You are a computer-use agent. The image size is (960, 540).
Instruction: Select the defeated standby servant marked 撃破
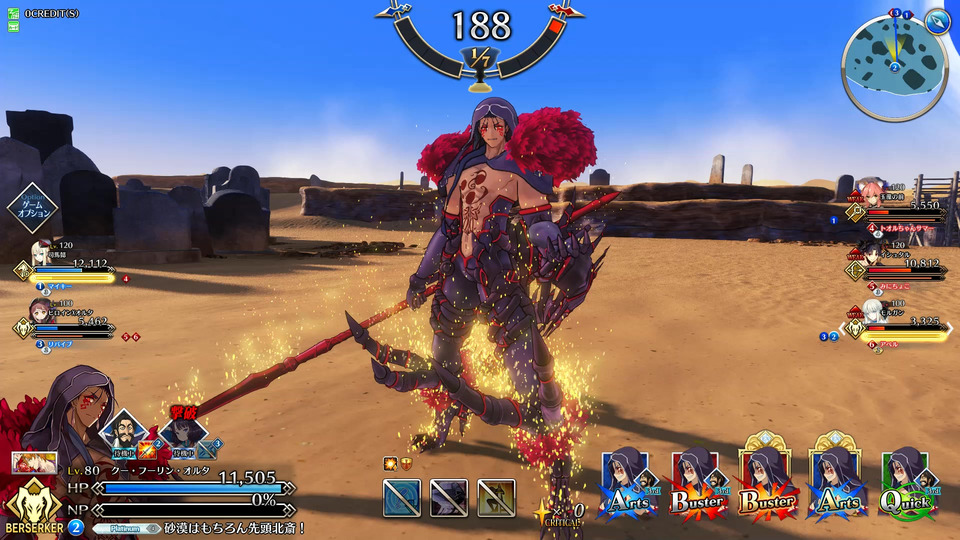pyautogui.click(x=183, y=432)
